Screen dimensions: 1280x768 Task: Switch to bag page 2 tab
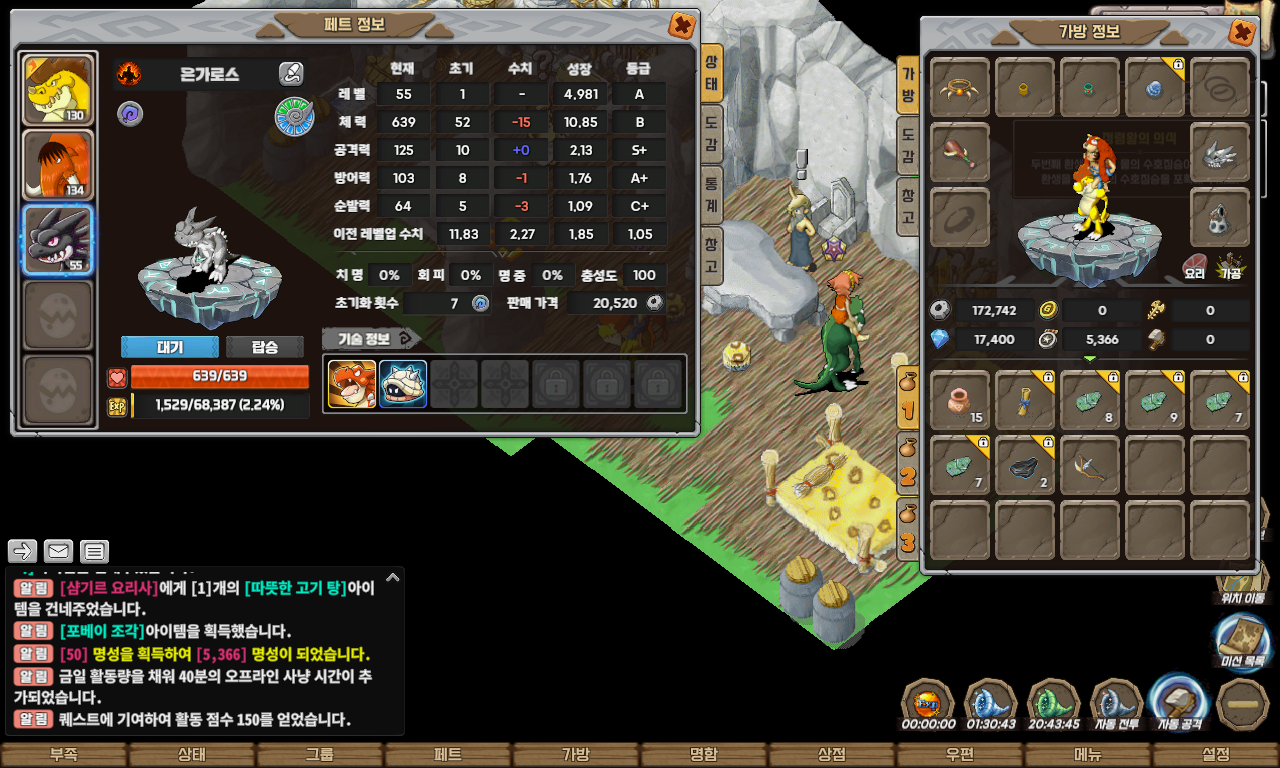click(907, 466)
